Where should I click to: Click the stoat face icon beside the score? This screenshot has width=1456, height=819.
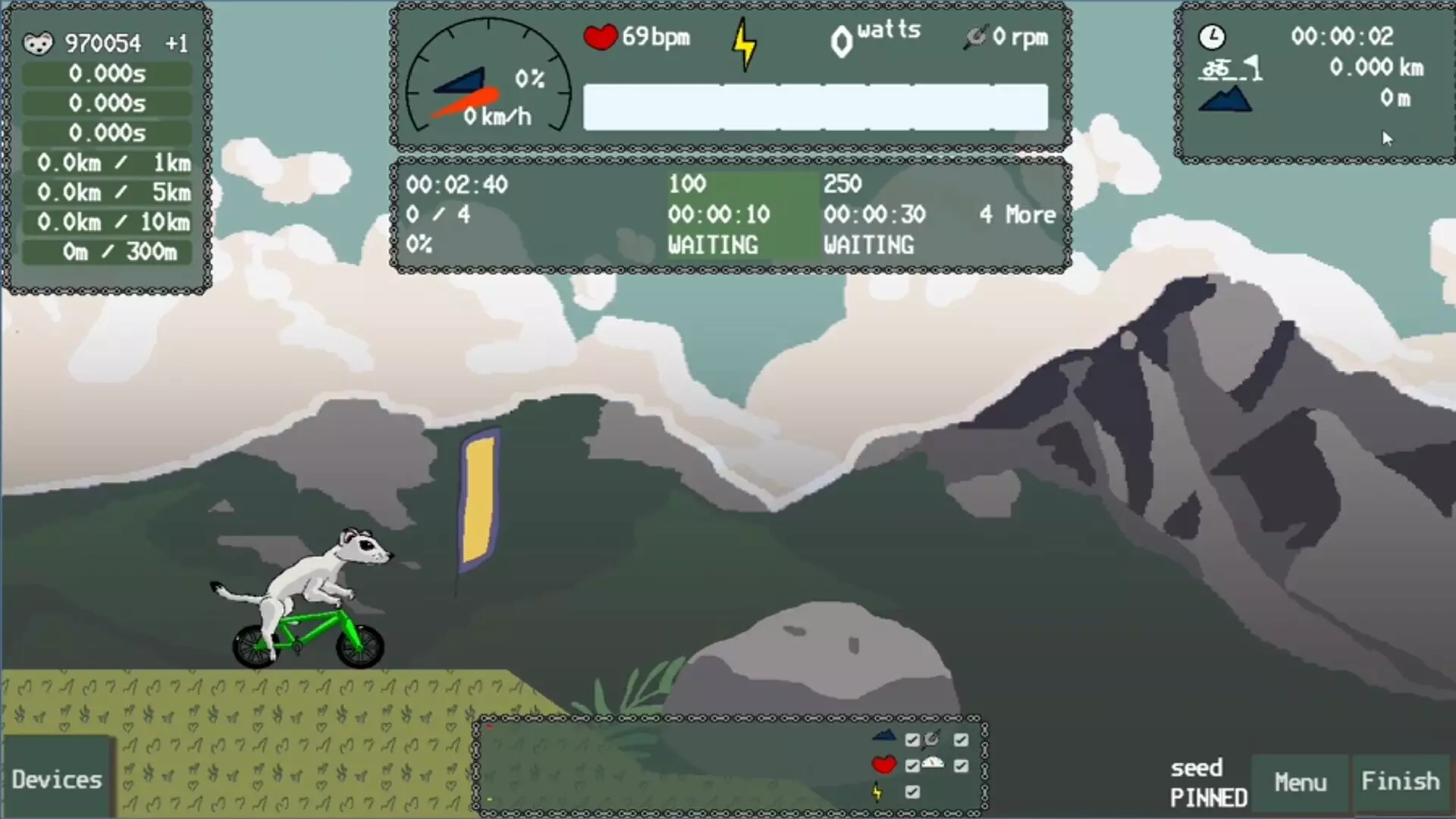click(37, 43)
